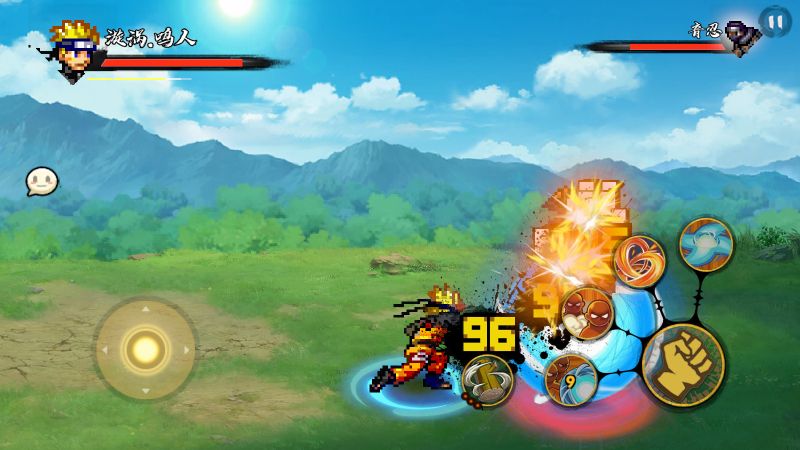800x450 pixels.
Task: Activate the blue shuriken wind skill
Action: tap(706, 243)
